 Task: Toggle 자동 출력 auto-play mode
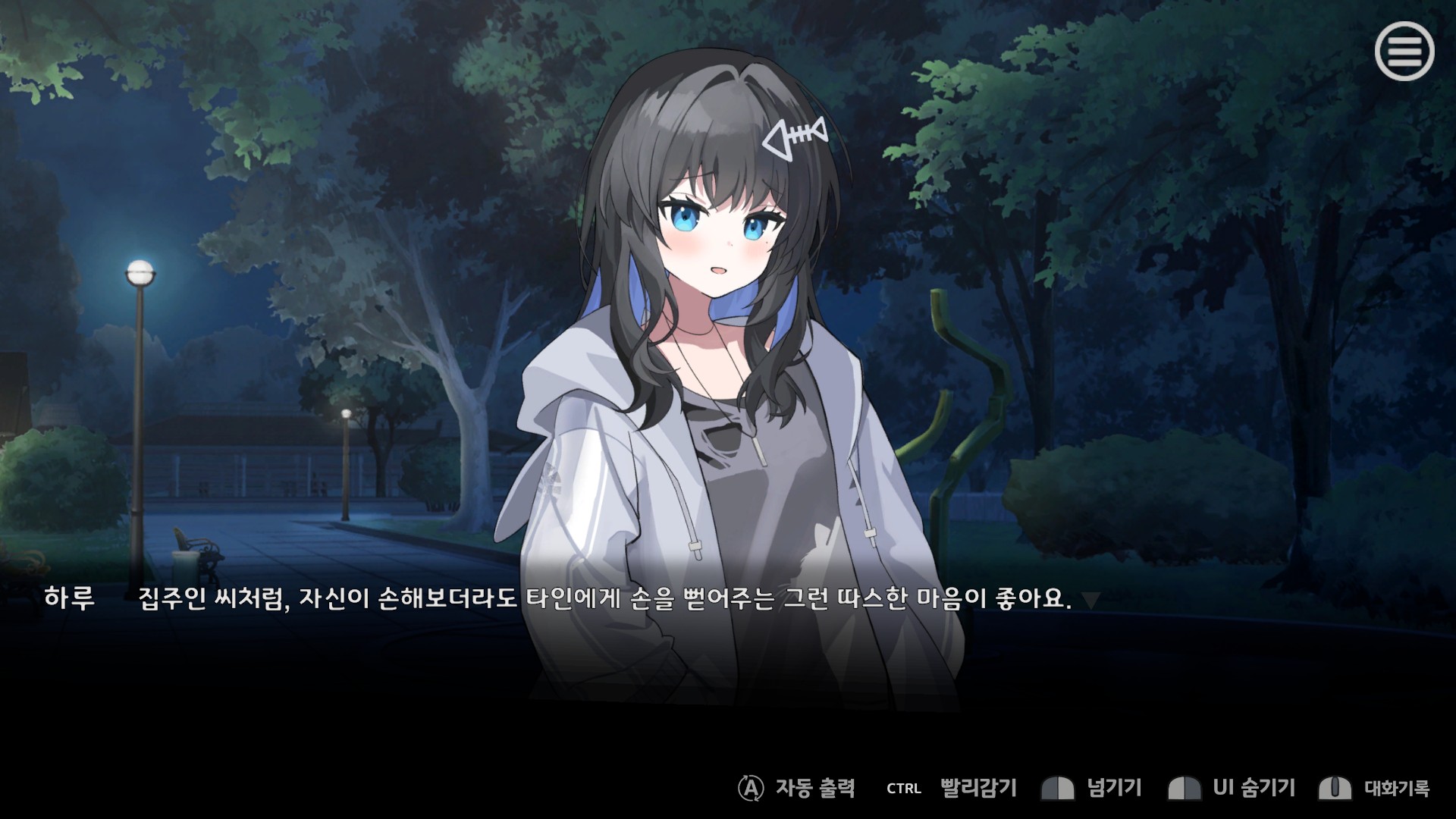click(x=814, y=788)
